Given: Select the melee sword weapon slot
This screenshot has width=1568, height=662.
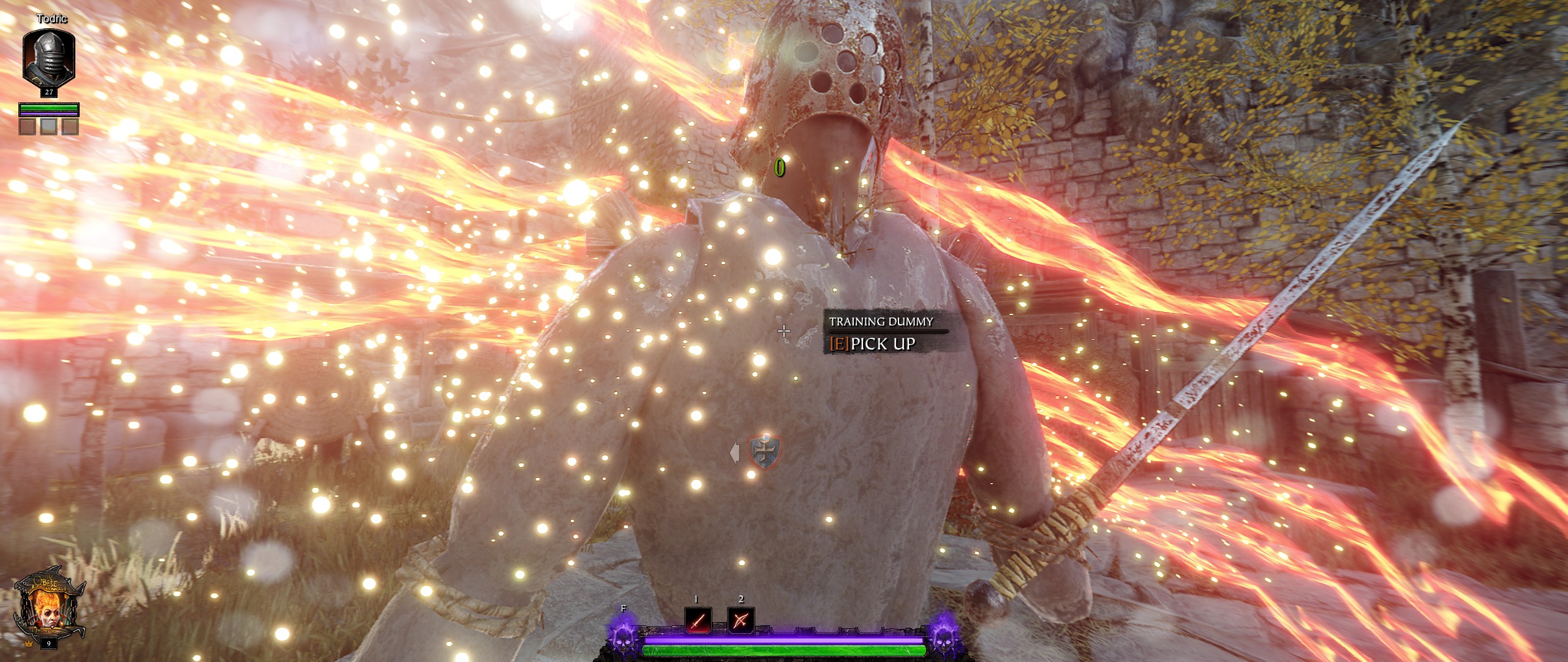Looking at the screenshot, I should click(x=698, y=621).
